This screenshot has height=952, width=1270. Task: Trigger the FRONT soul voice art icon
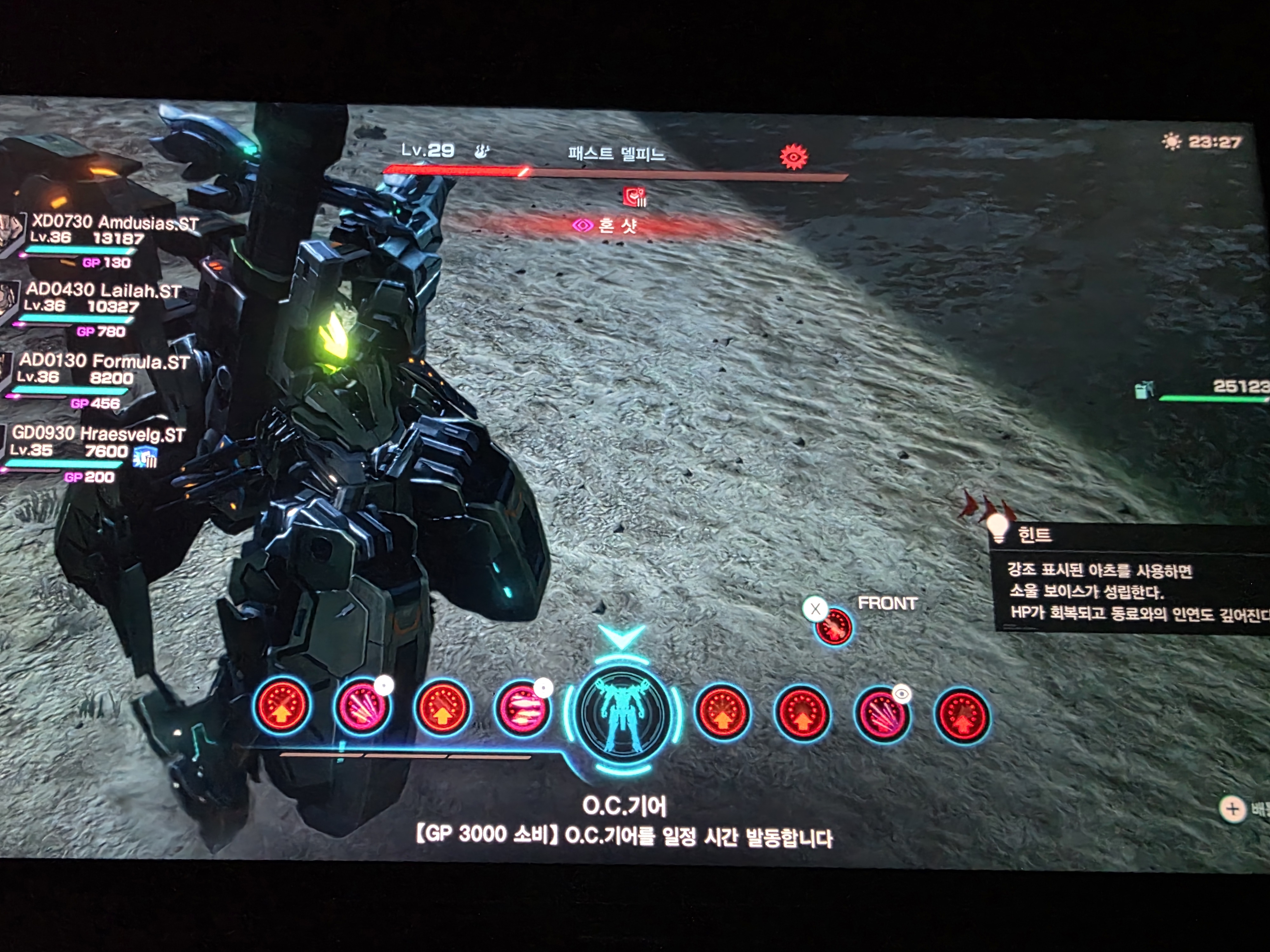(834, 626)
